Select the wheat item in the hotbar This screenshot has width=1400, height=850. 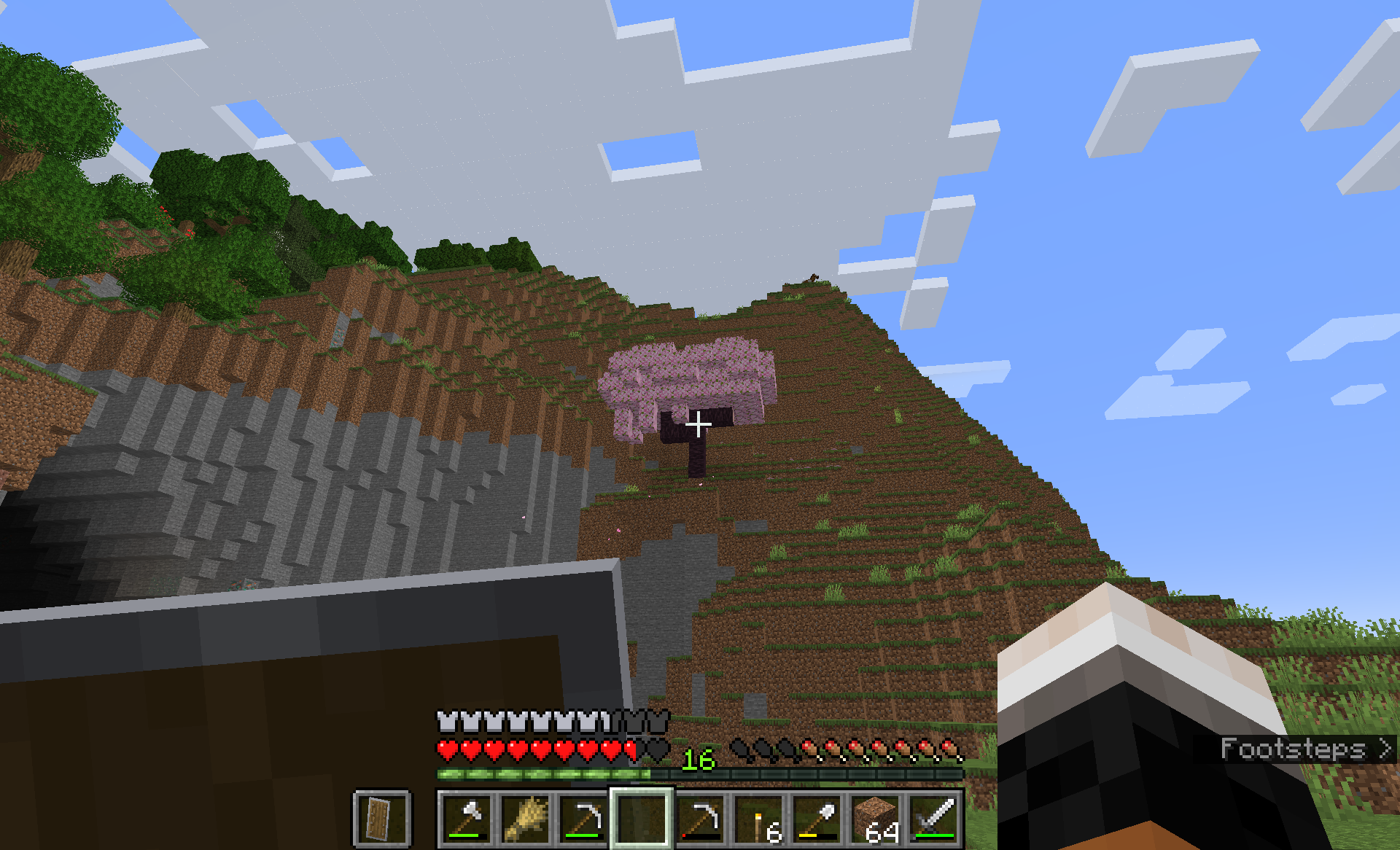click(524, 818)
